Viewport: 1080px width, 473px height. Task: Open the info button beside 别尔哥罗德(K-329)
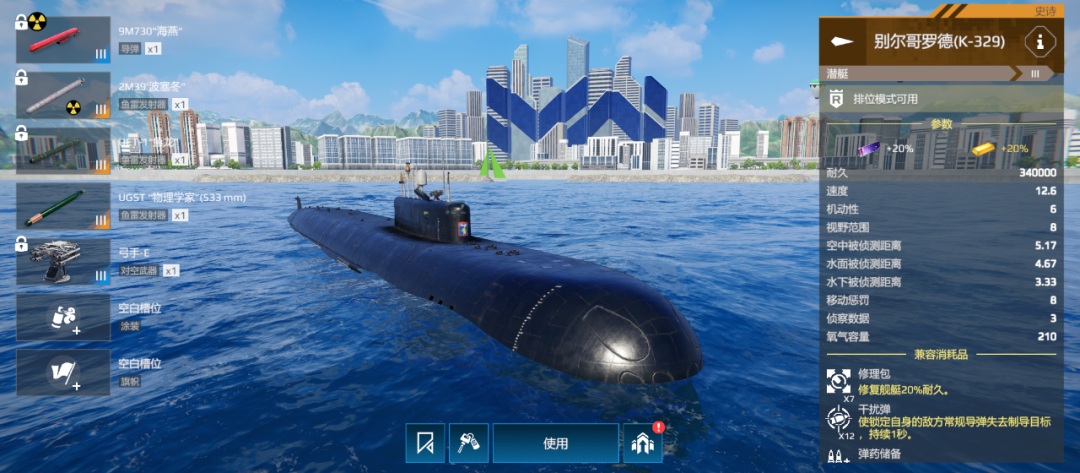coord(1041,42)
